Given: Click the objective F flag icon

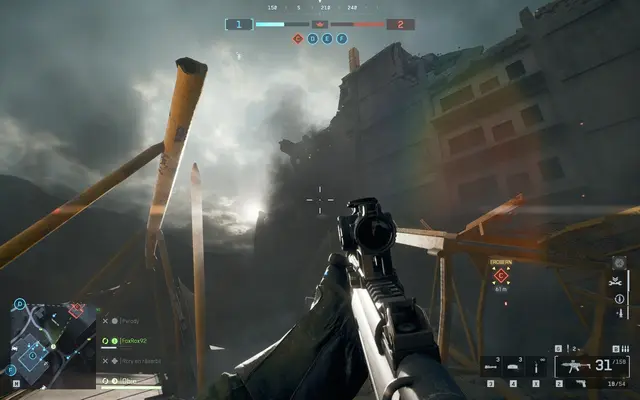Looking at the screenshot, I should tap(343, 39).
